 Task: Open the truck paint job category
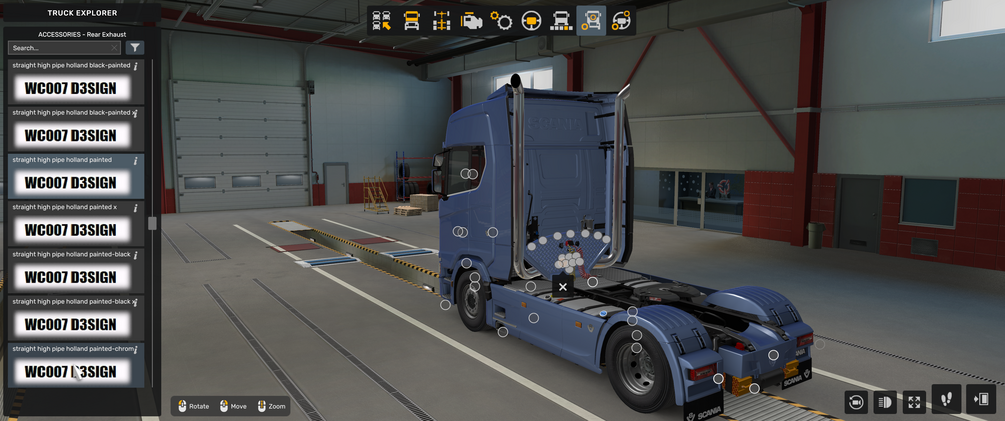(561, 21)
